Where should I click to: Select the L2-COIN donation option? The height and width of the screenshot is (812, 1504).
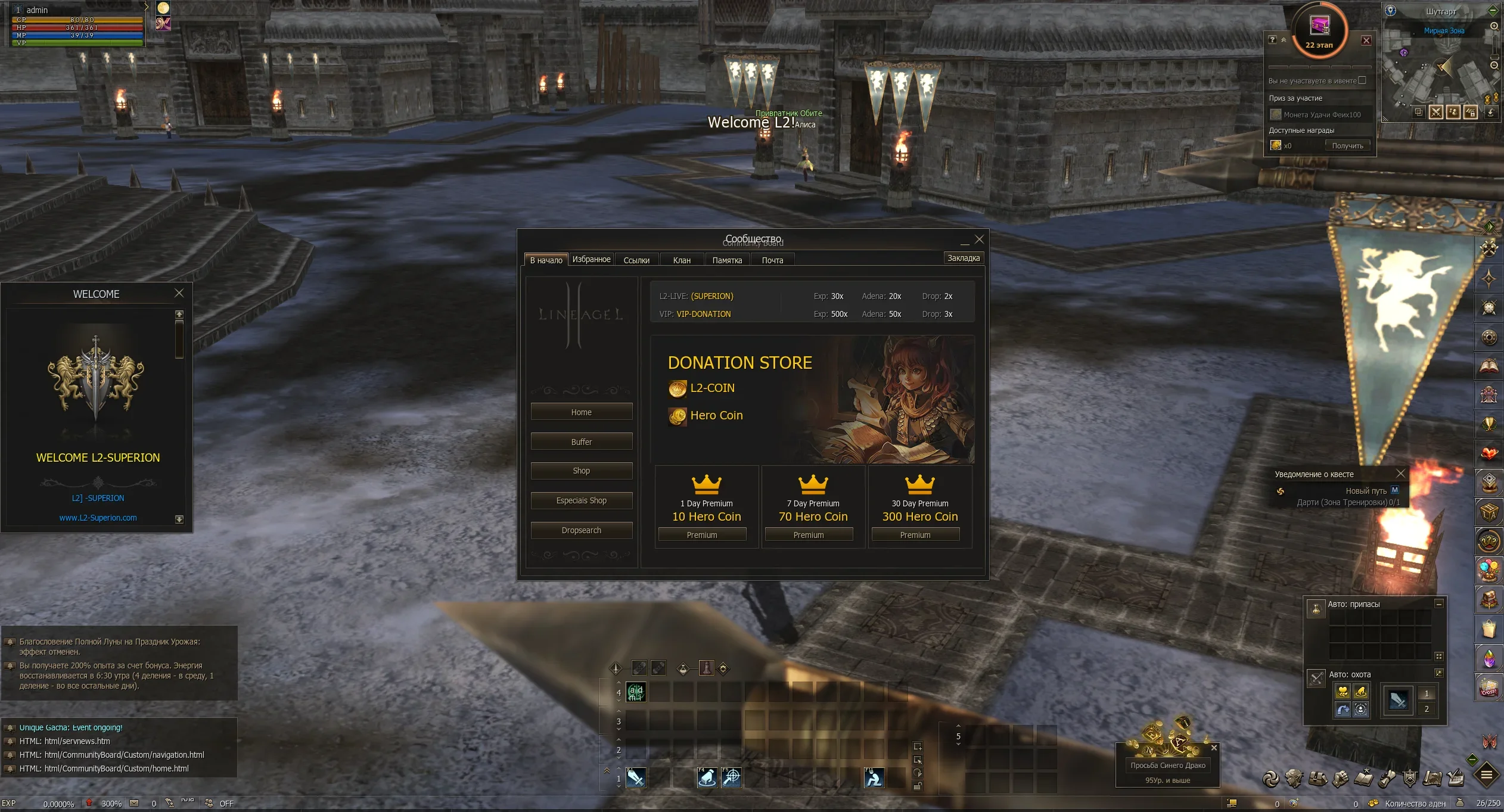tap(711, 388)
